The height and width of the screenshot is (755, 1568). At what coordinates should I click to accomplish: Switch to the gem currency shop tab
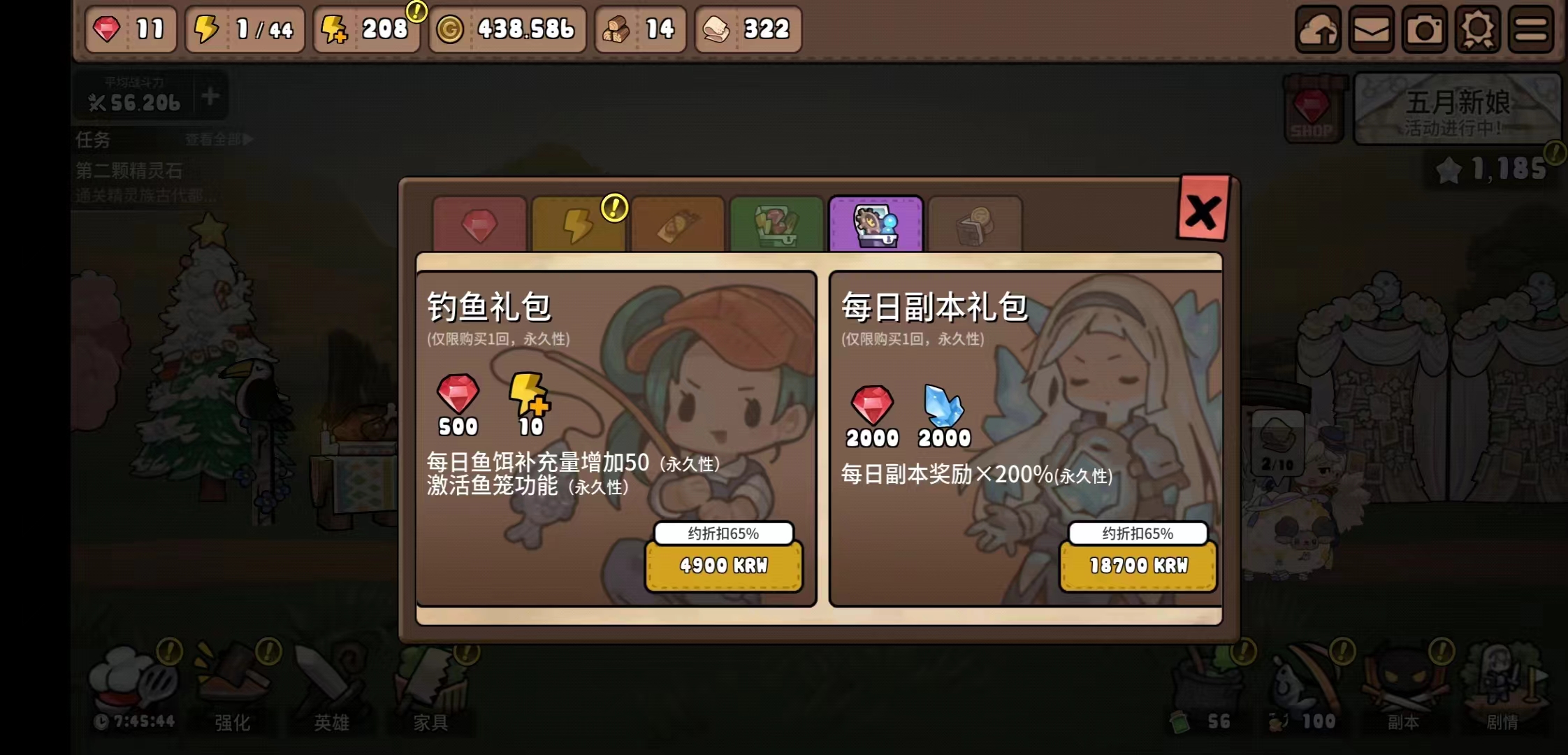tap(480, 224)
